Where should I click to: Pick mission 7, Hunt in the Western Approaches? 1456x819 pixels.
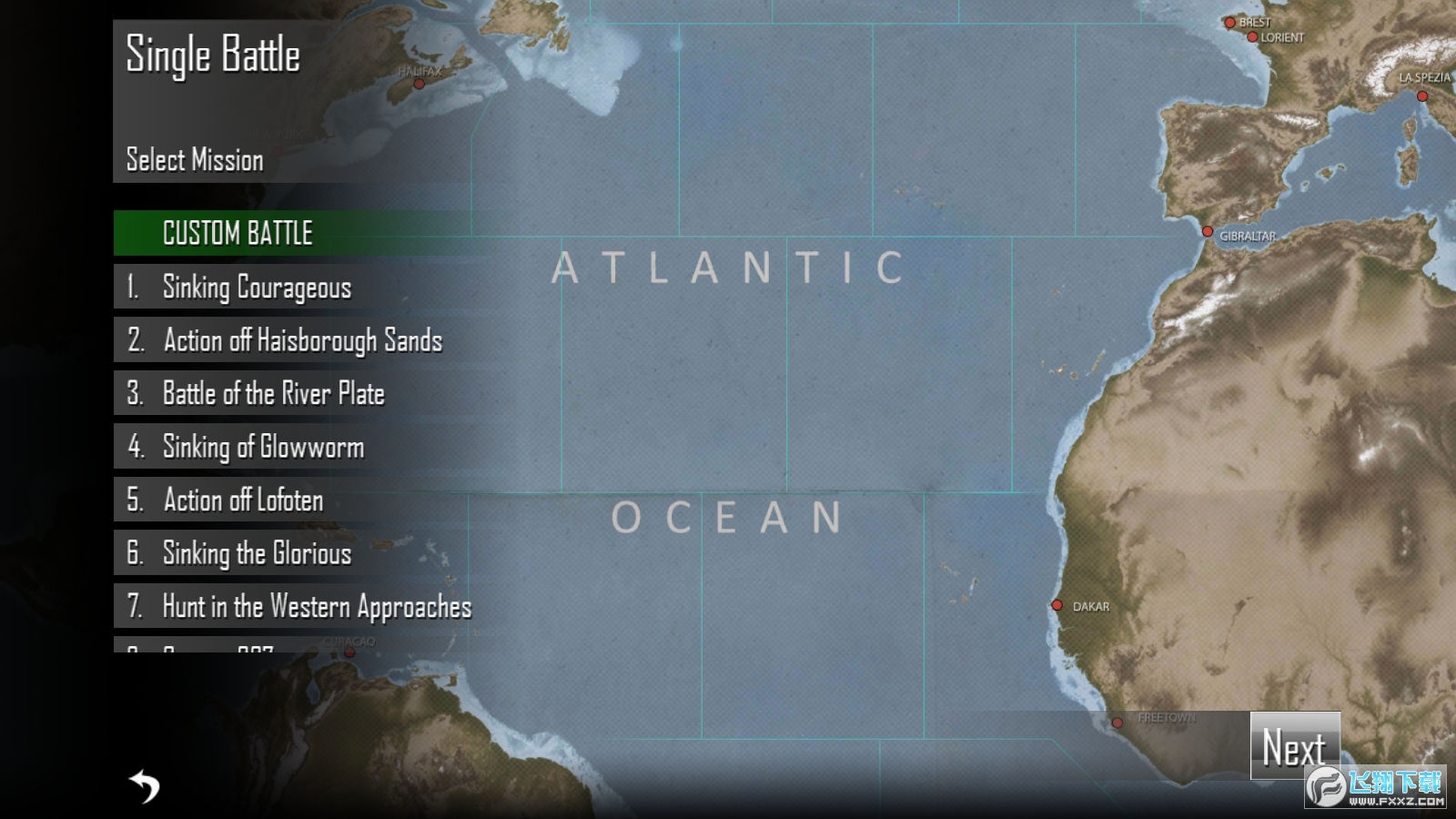(x=317, y=607)
